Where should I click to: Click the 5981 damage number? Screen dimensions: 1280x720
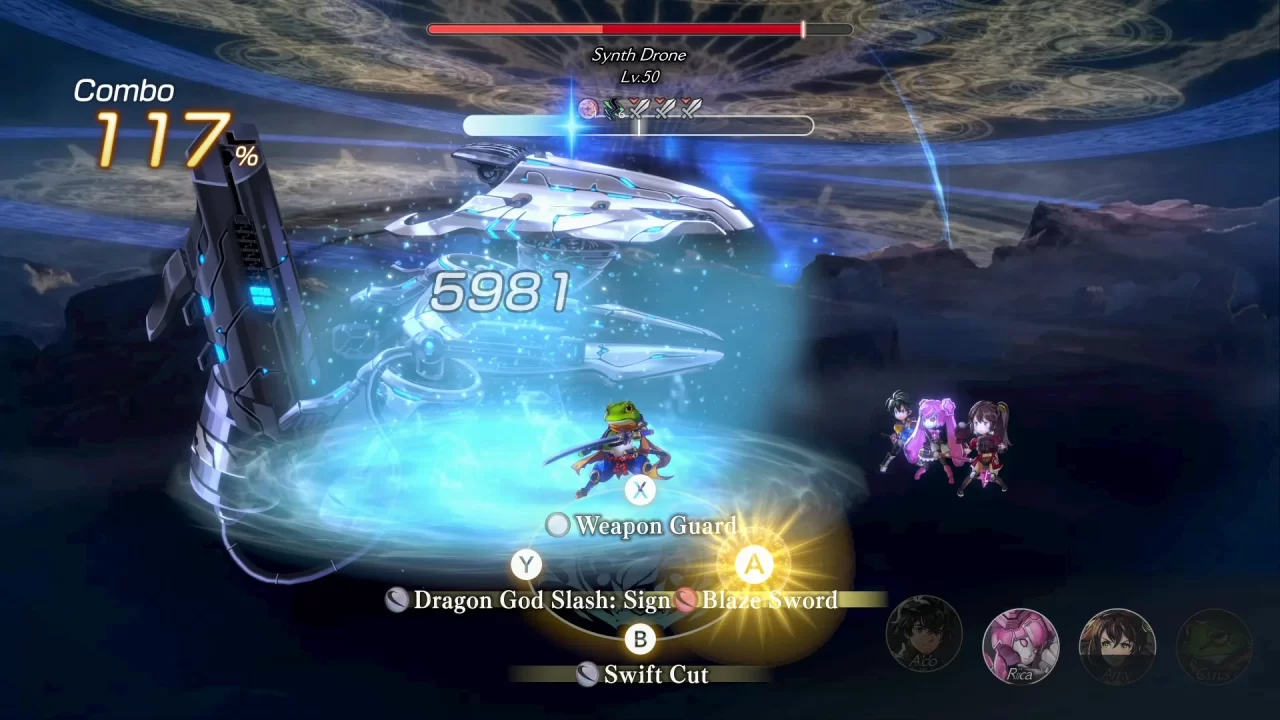pos(500,293)
